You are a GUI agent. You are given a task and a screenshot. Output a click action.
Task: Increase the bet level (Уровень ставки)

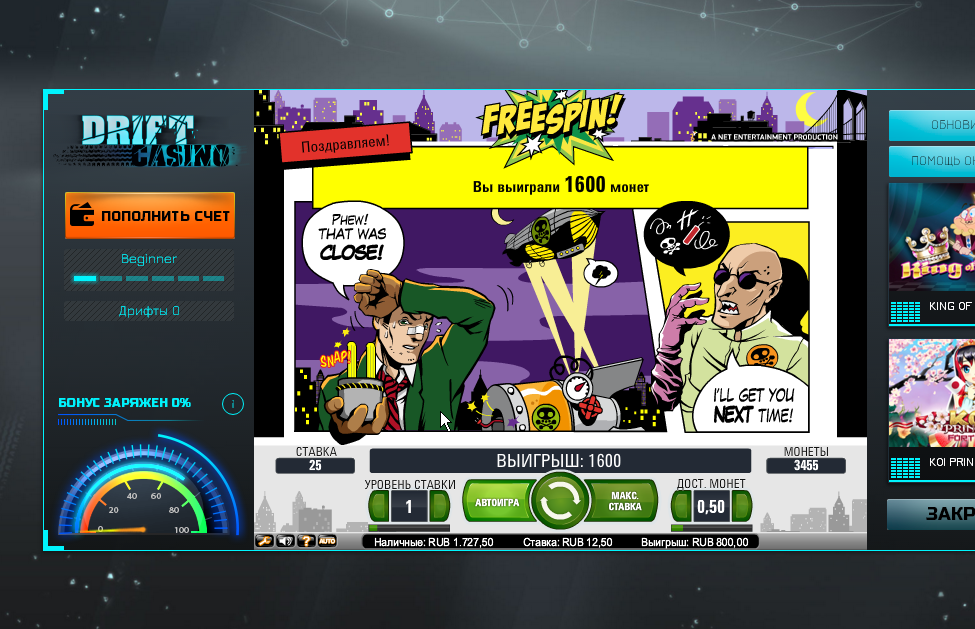(x=440, y=506)
